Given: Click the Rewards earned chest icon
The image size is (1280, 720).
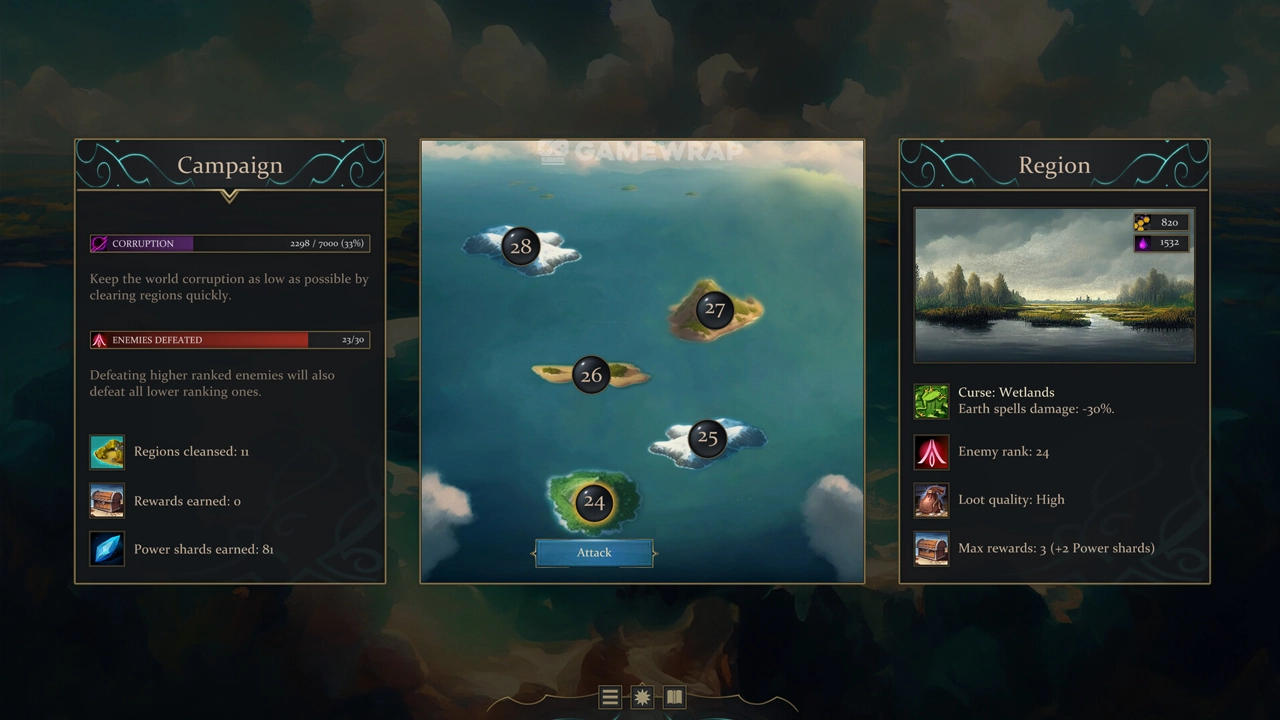Looking at the screenshot, I should coord(107,501).
